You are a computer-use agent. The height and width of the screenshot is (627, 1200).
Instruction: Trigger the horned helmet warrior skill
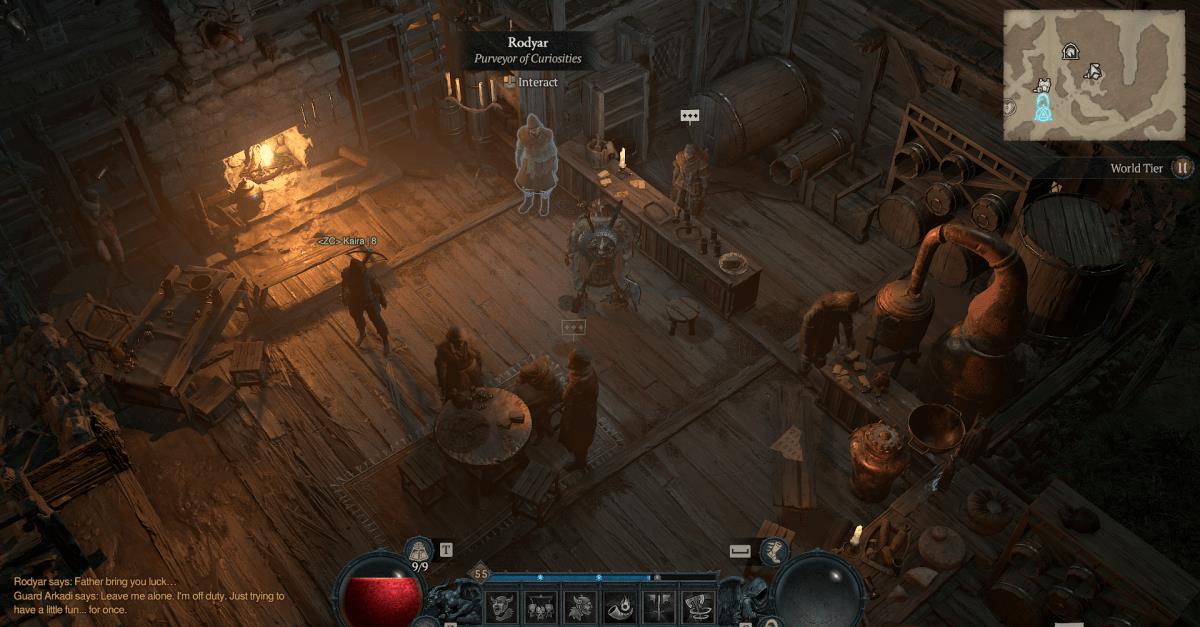581,608
